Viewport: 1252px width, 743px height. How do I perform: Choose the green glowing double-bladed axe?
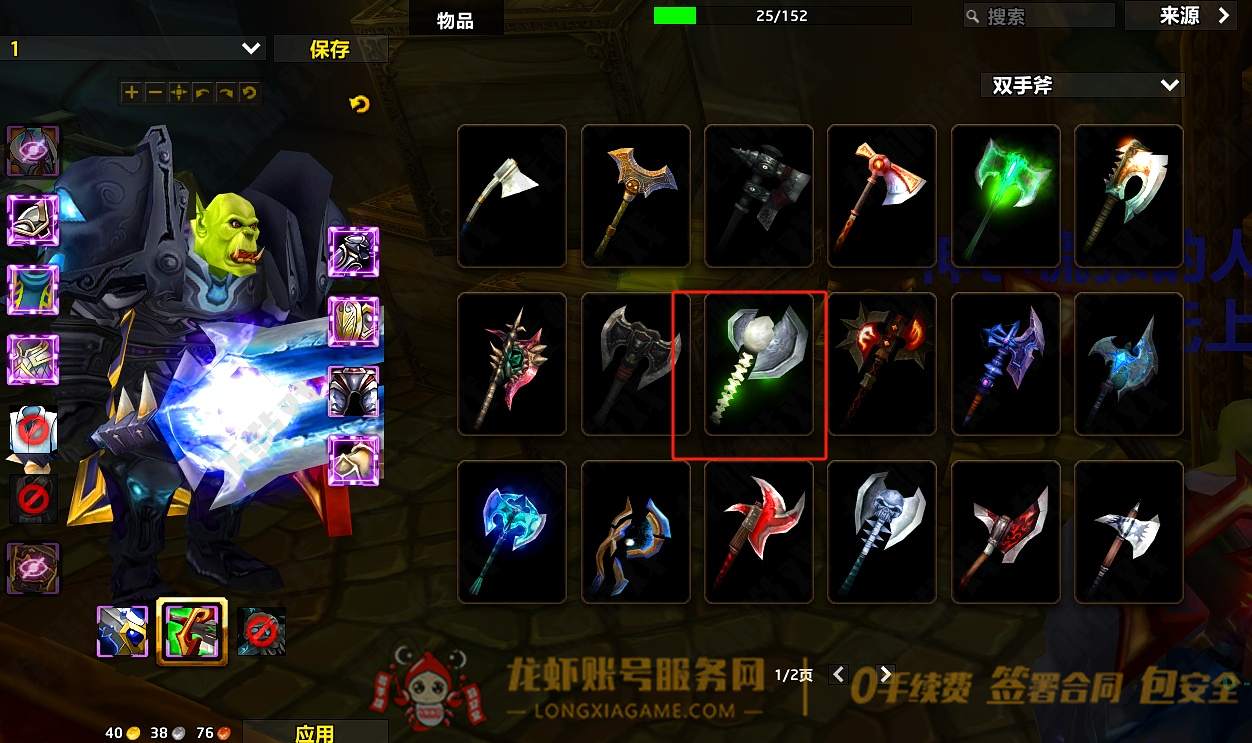[1006, 196]
